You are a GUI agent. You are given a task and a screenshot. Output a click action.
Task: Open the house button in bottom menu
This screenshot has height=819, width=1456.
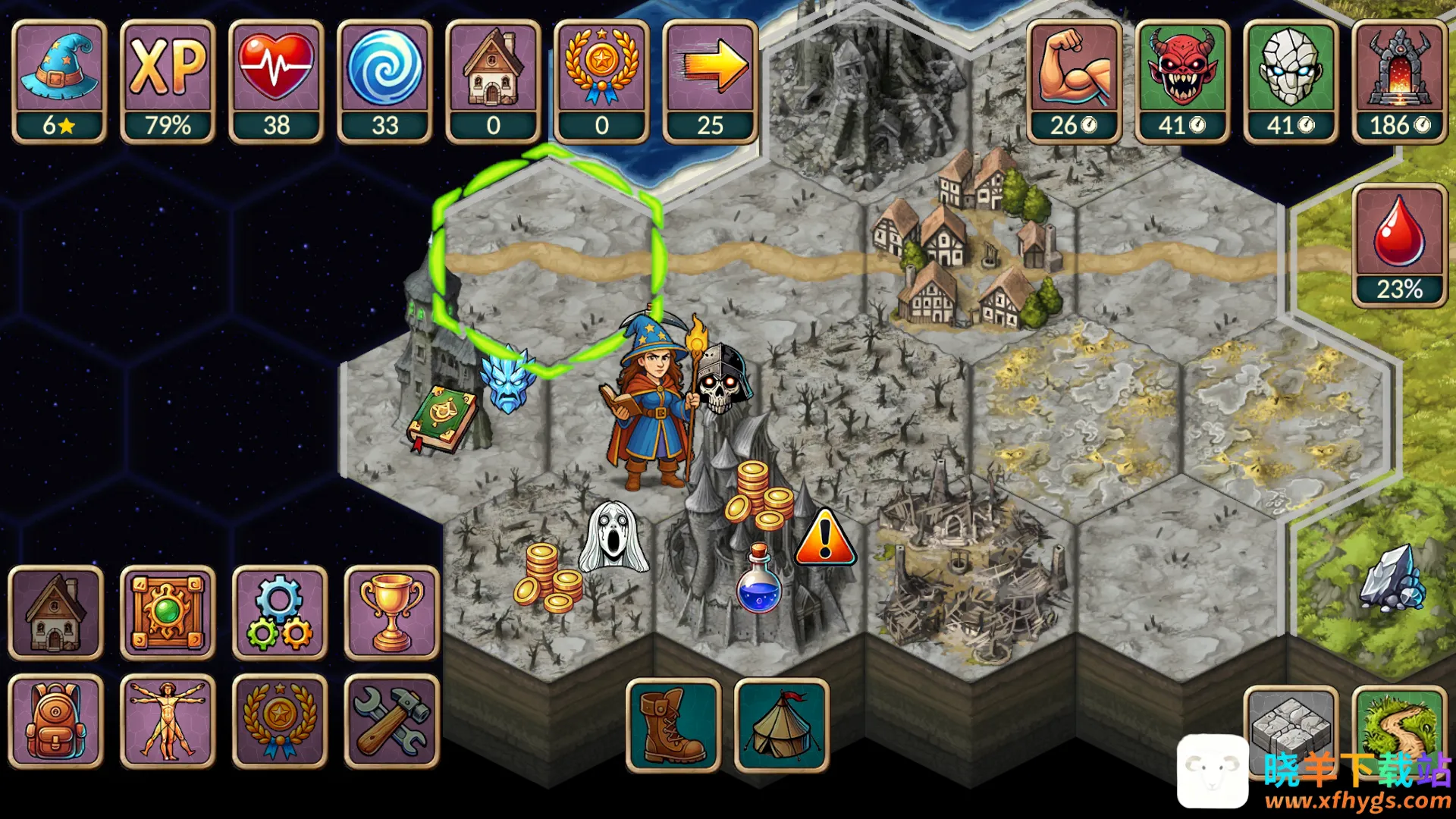click(56, 613)
